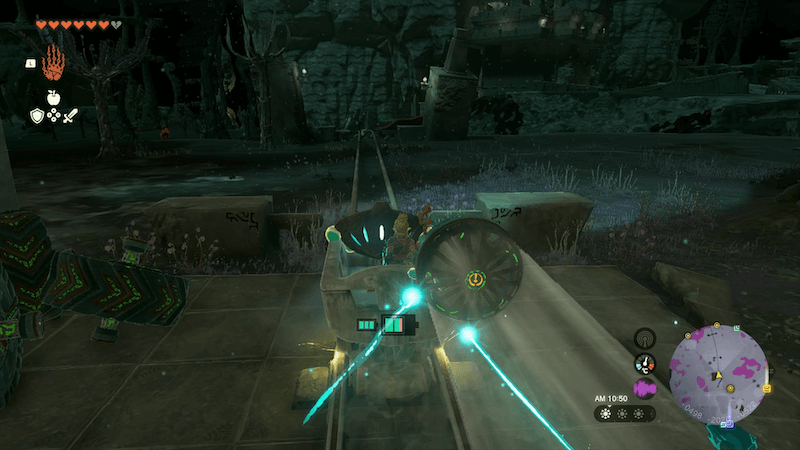Select the orange Ultrahand ability icon
This screenshot has width=800, height=450.
pyautogui.click(x=53, y=63)
